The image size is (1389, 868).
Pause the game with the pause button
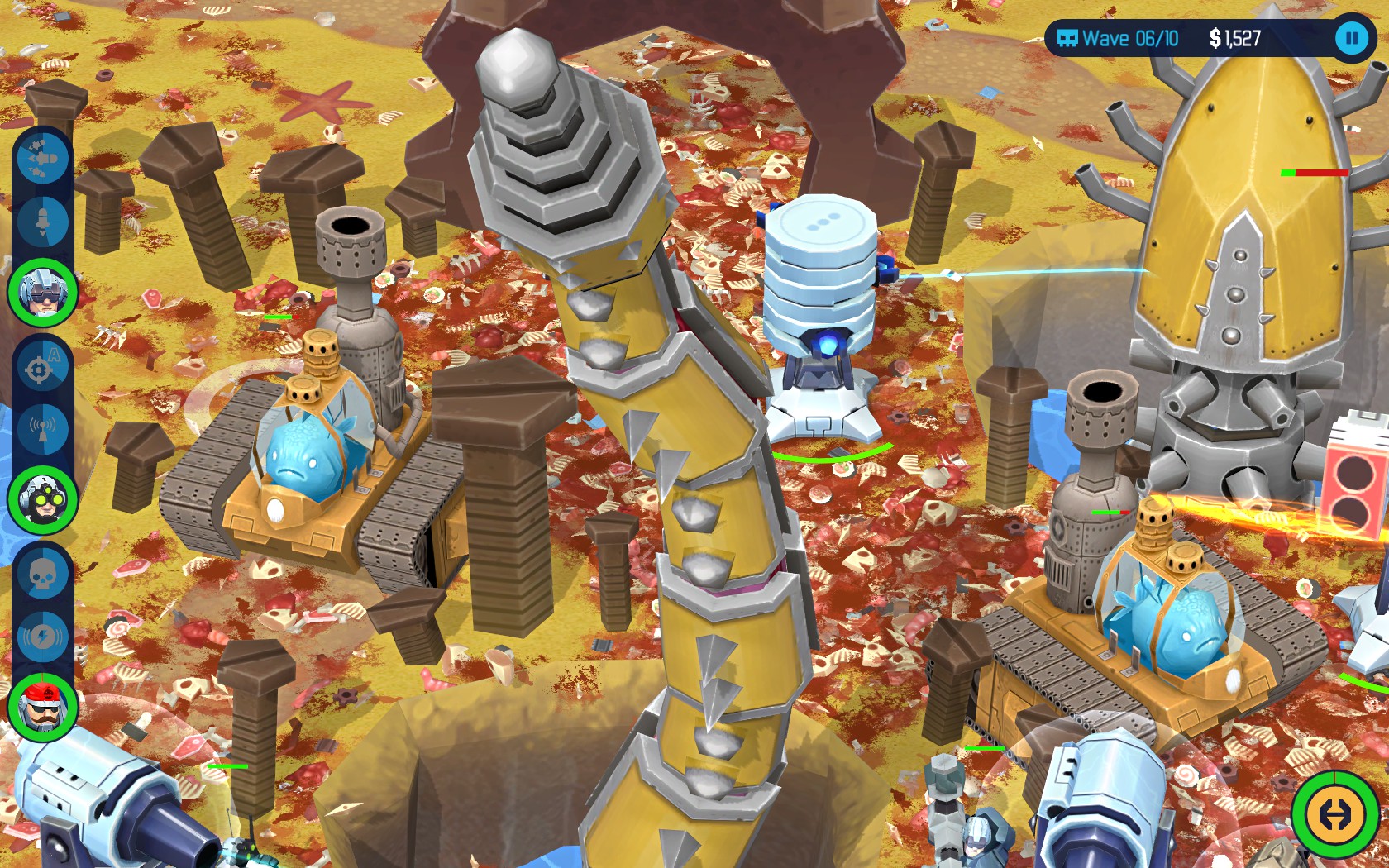pyautogui.click(x=1353, y=37)
